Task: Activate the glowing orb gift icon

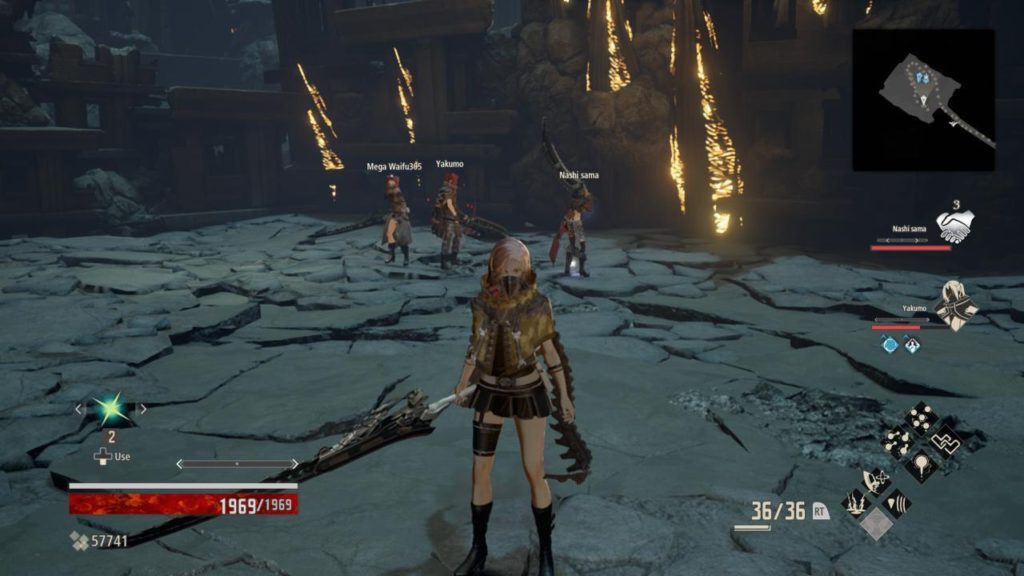Action: click(x=919, y=464)
